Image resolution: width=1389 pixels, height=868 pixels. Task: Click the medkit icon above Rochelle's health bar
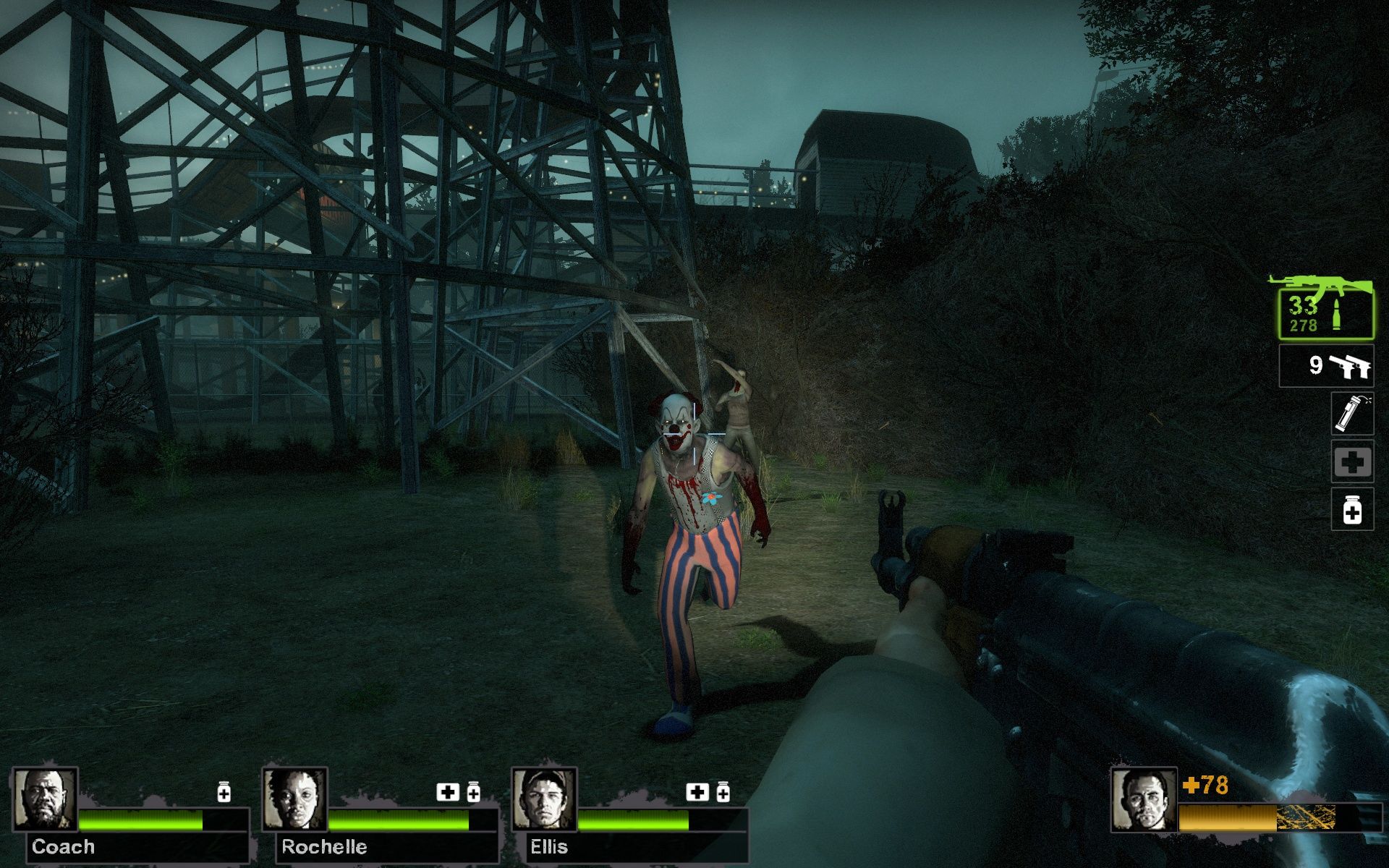[446, 792]
